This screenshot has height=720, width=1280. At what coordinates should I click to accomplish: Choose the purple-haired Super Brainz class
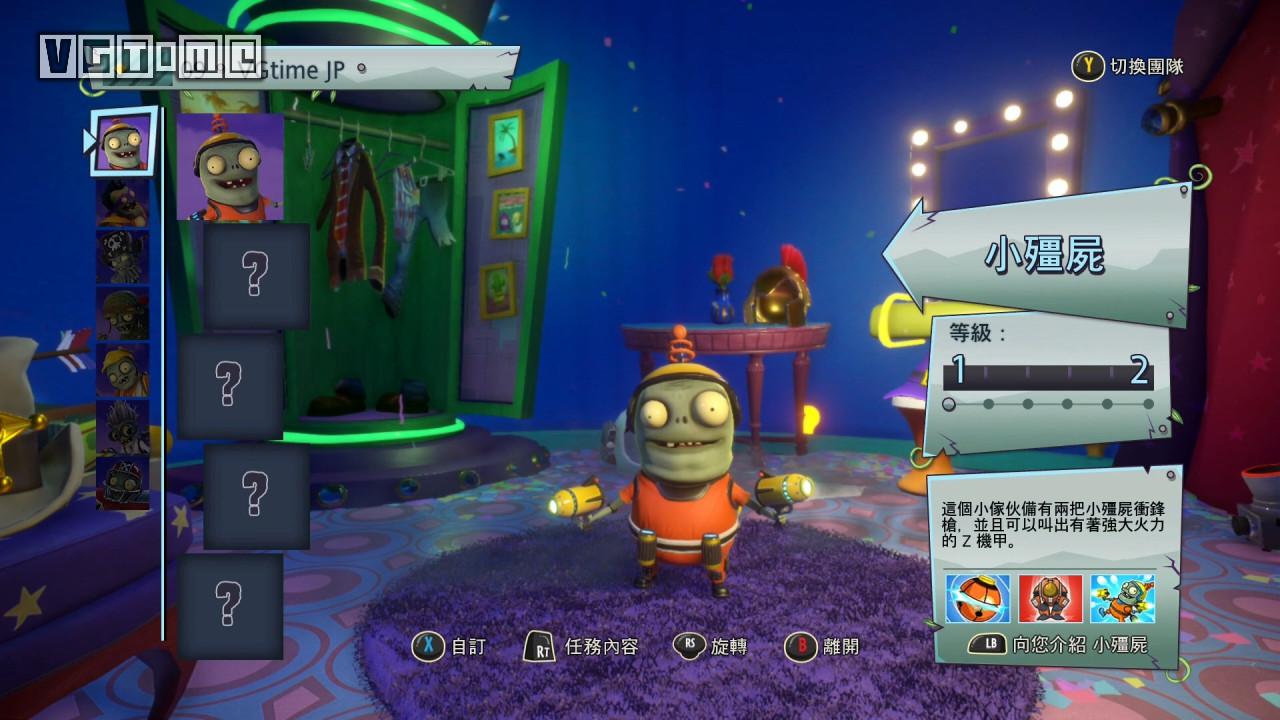pyautogui.click(x=123, y=203)
